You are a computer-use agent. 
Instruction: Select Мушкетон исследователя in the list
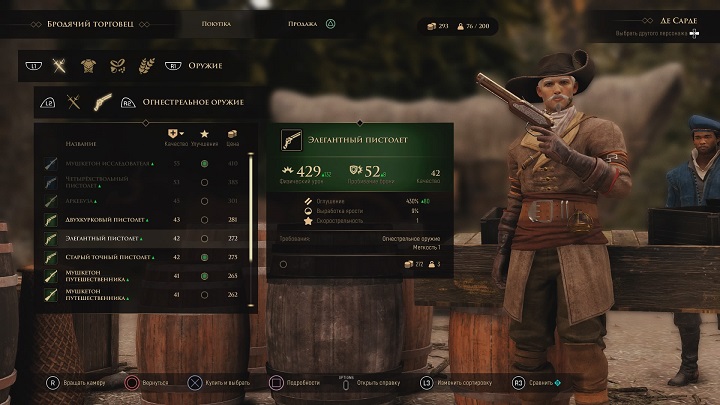coord(110,163)
